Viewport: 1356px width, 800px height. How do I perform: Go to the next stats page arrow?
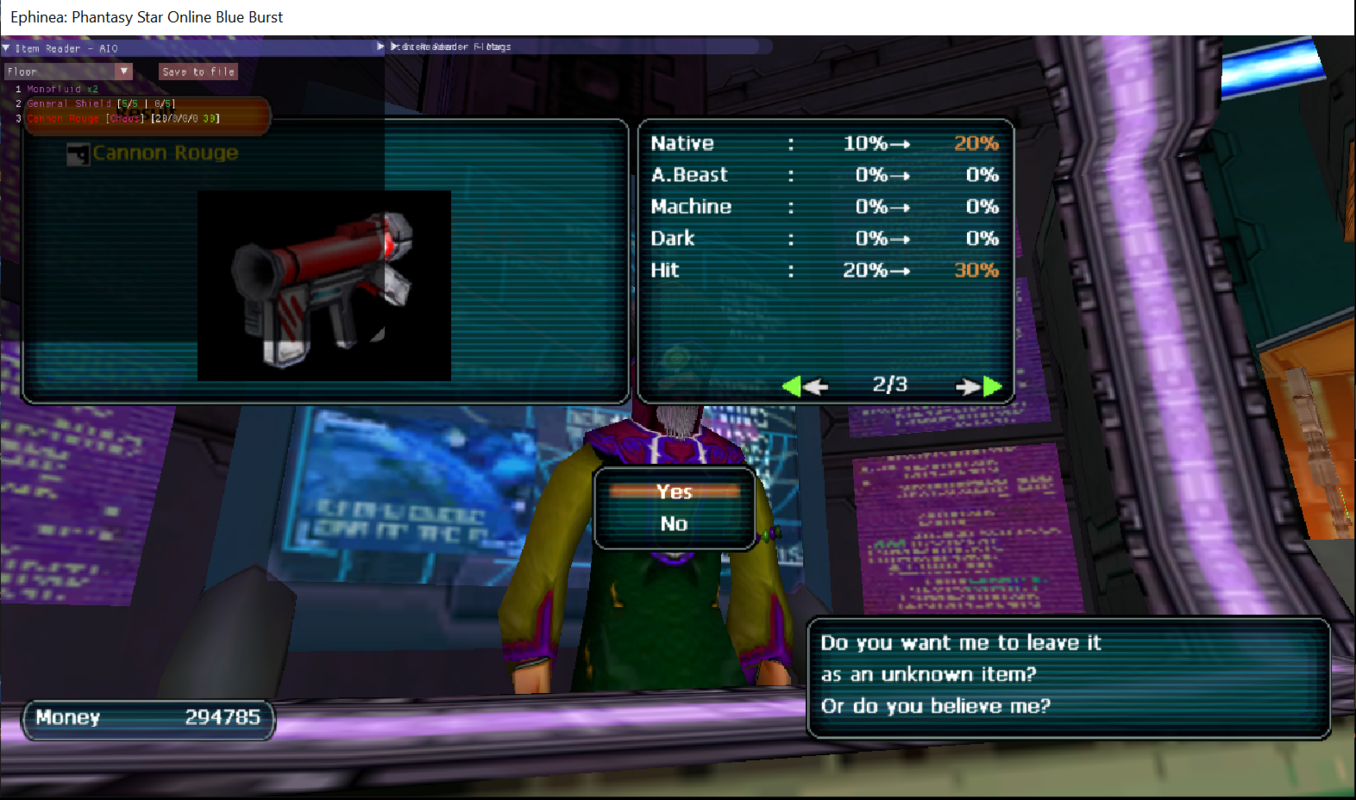click(x=979, y=386)
